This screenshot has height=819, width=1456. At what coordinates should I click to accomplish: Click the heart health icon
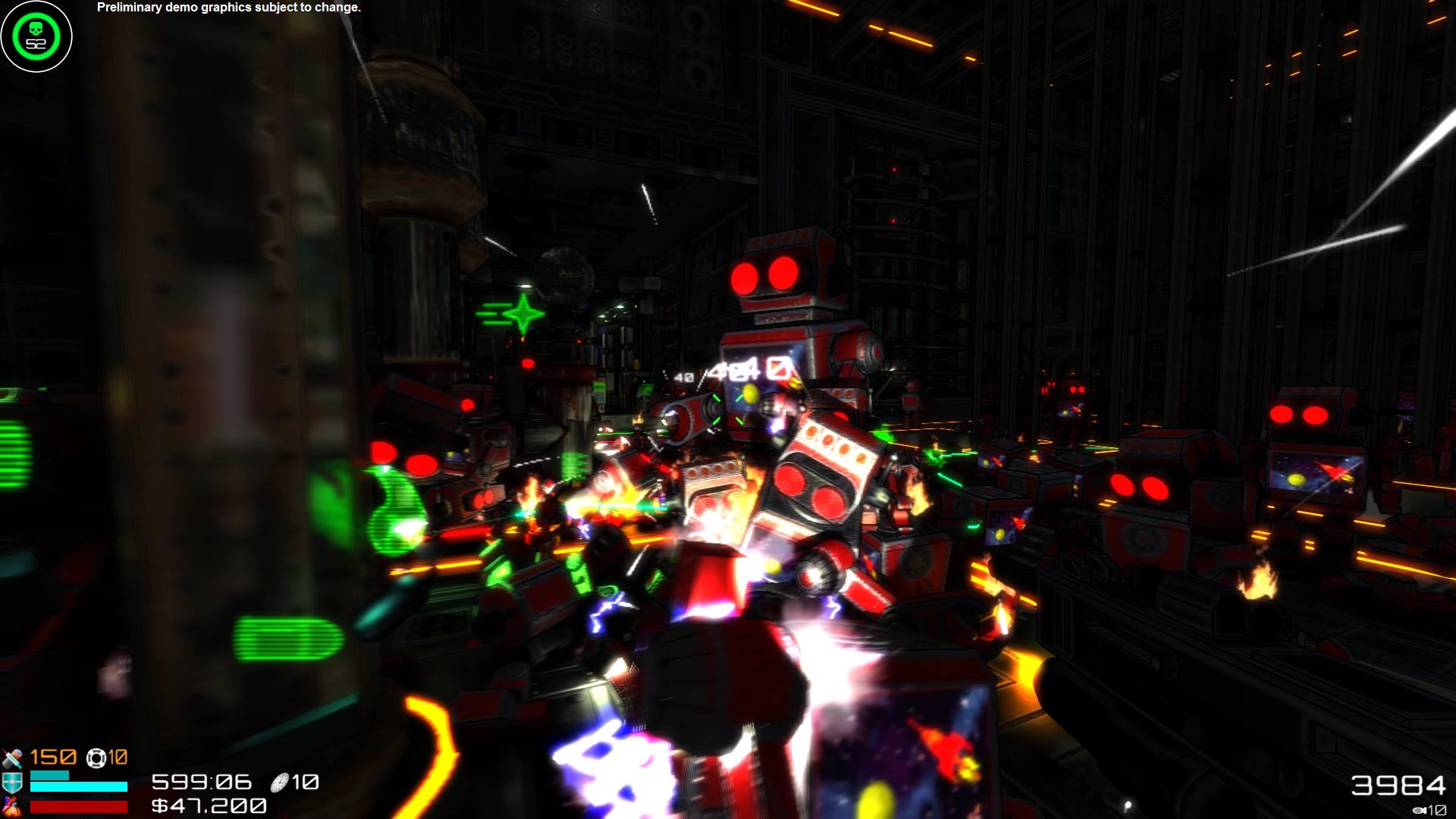pos(14,807)
